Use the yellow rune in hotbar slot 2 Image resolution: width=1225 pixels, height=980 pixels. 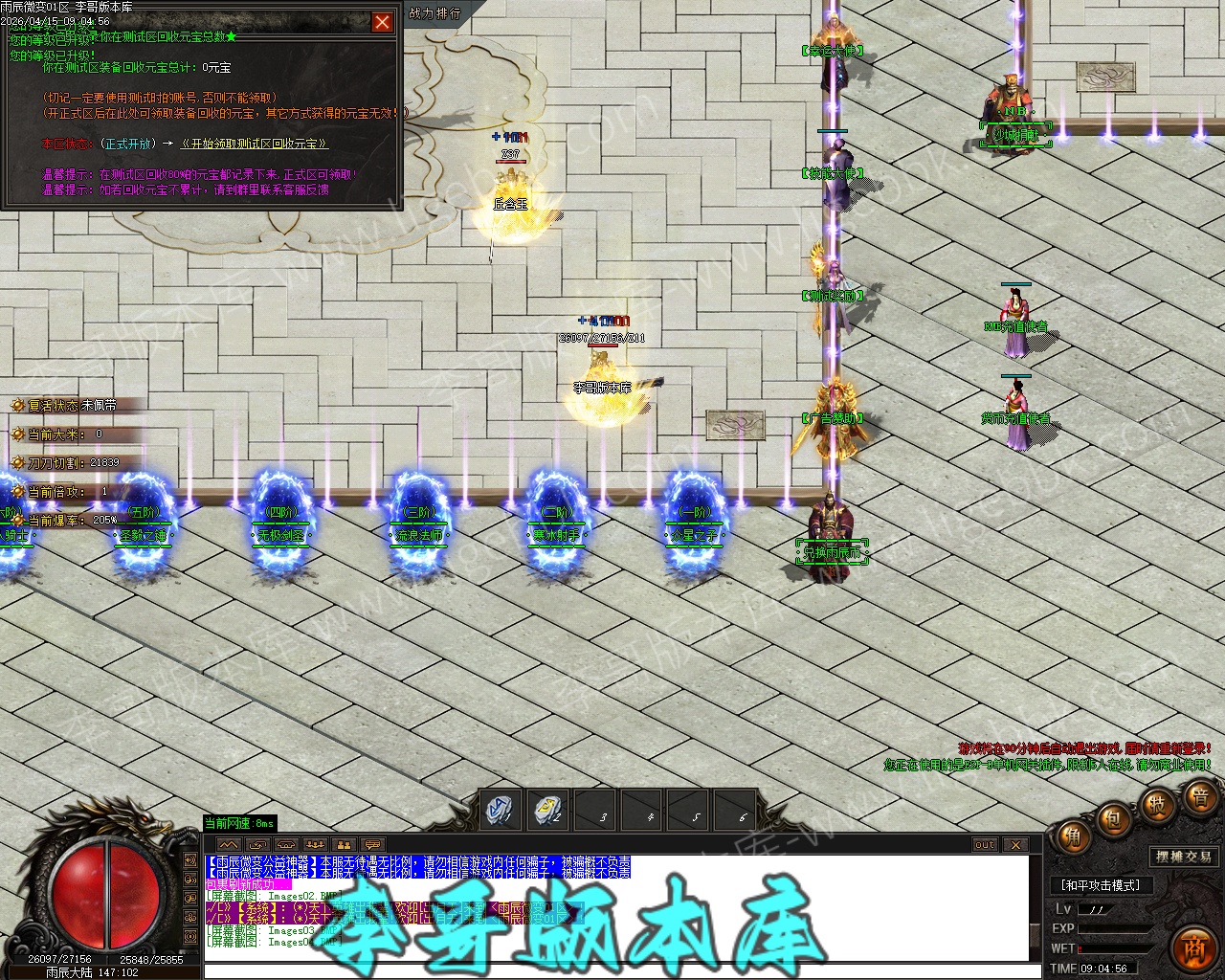tap(549, 810)
